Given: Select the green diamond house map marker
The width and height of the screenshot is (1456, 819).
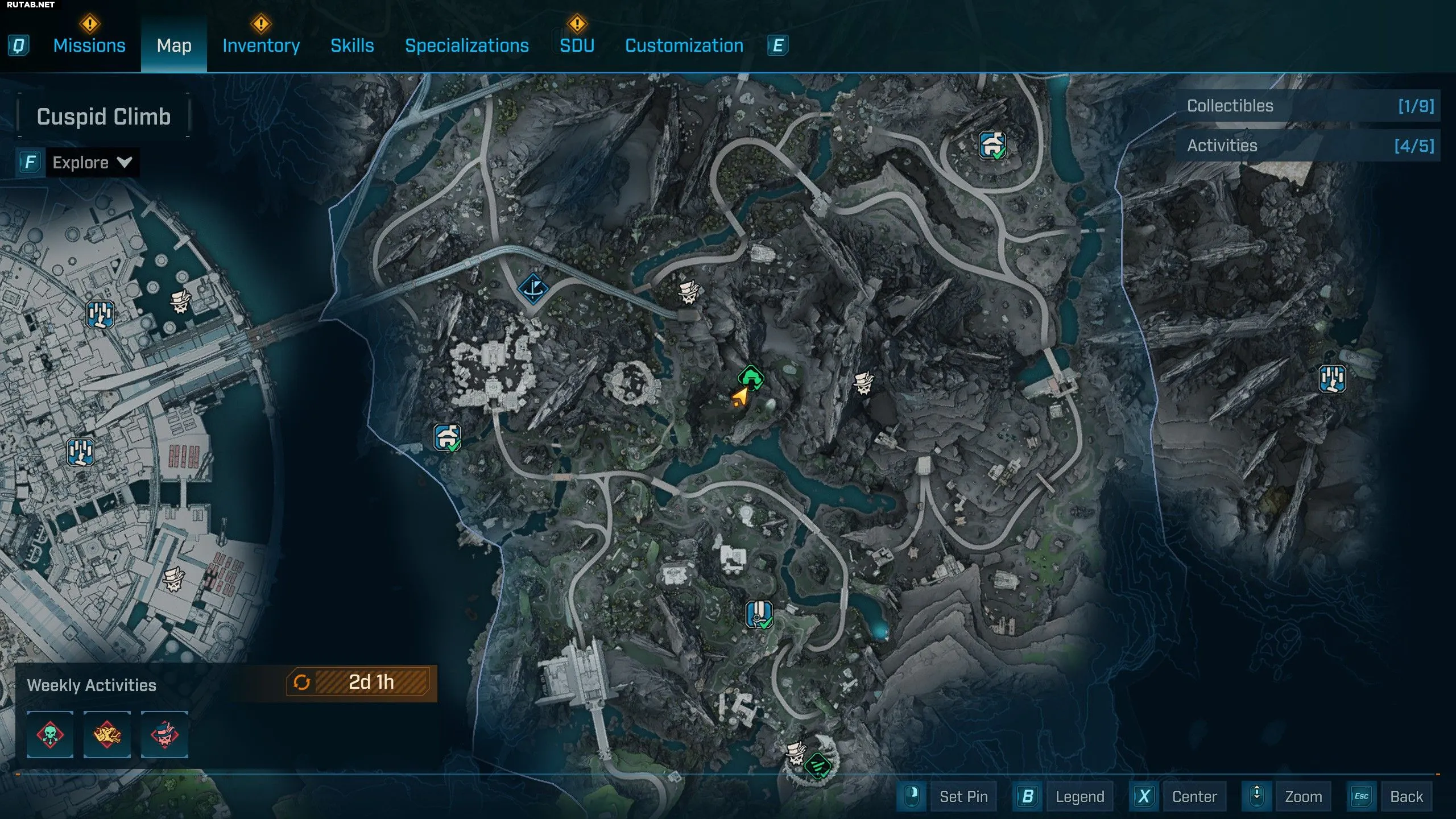Looking at the screenshot, I should point(751,377).
